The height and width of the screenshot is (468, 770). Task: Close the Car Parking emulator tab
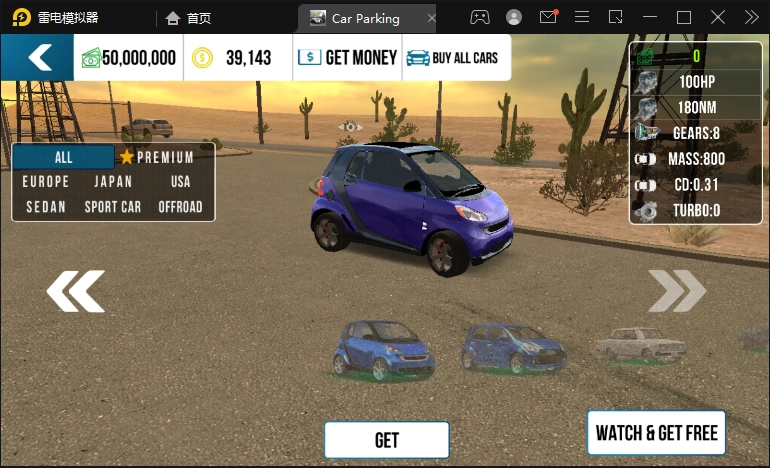(431, 18)
